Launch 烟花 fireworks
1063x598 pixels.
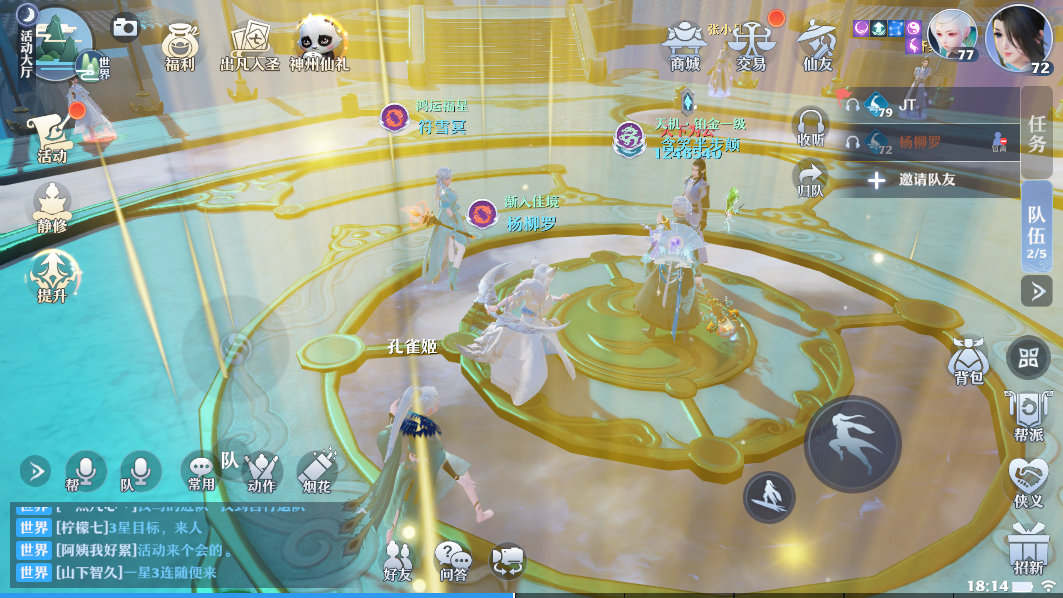tap(317, 470)
